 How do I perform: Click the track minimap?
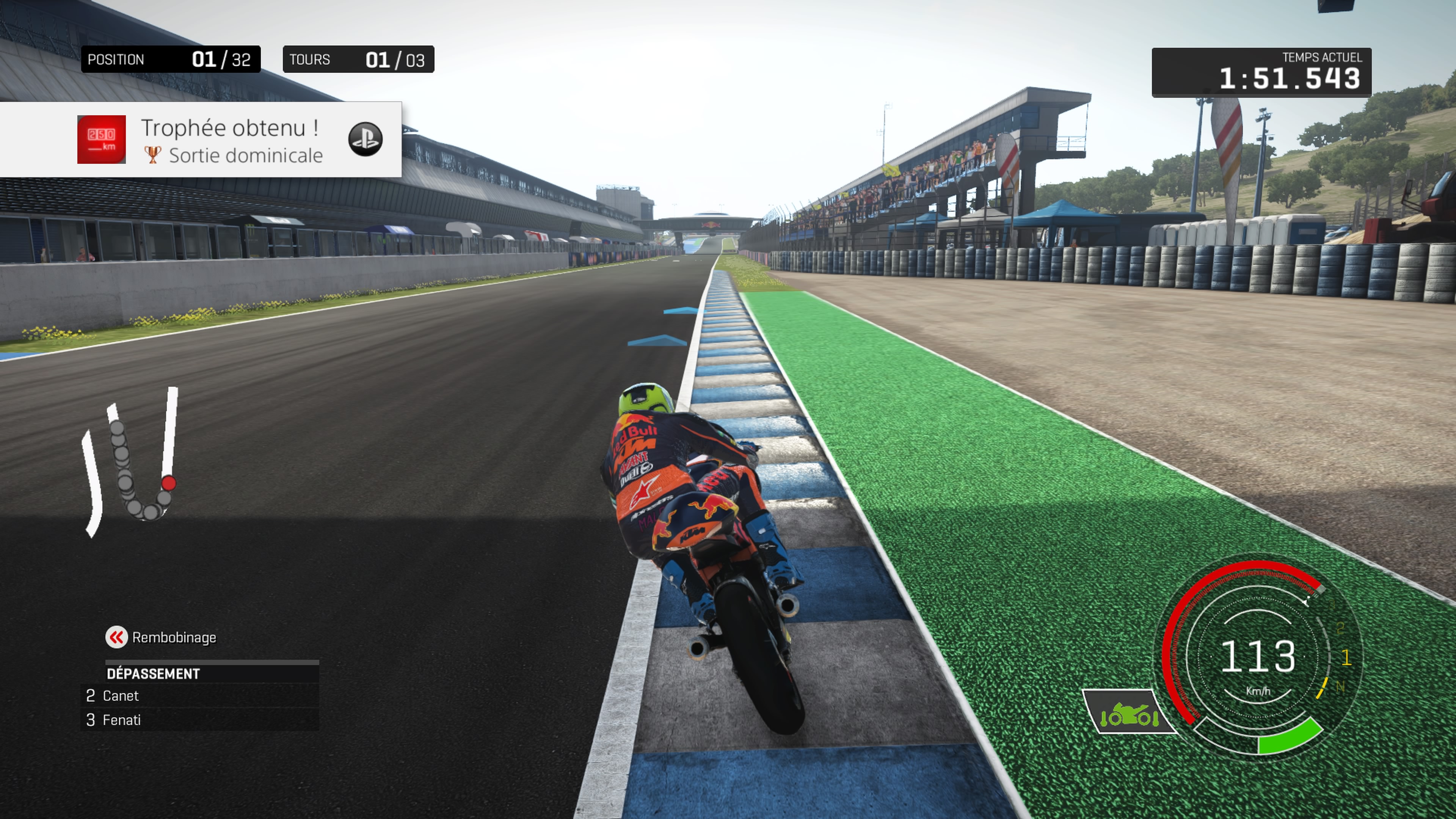[131, 461]
